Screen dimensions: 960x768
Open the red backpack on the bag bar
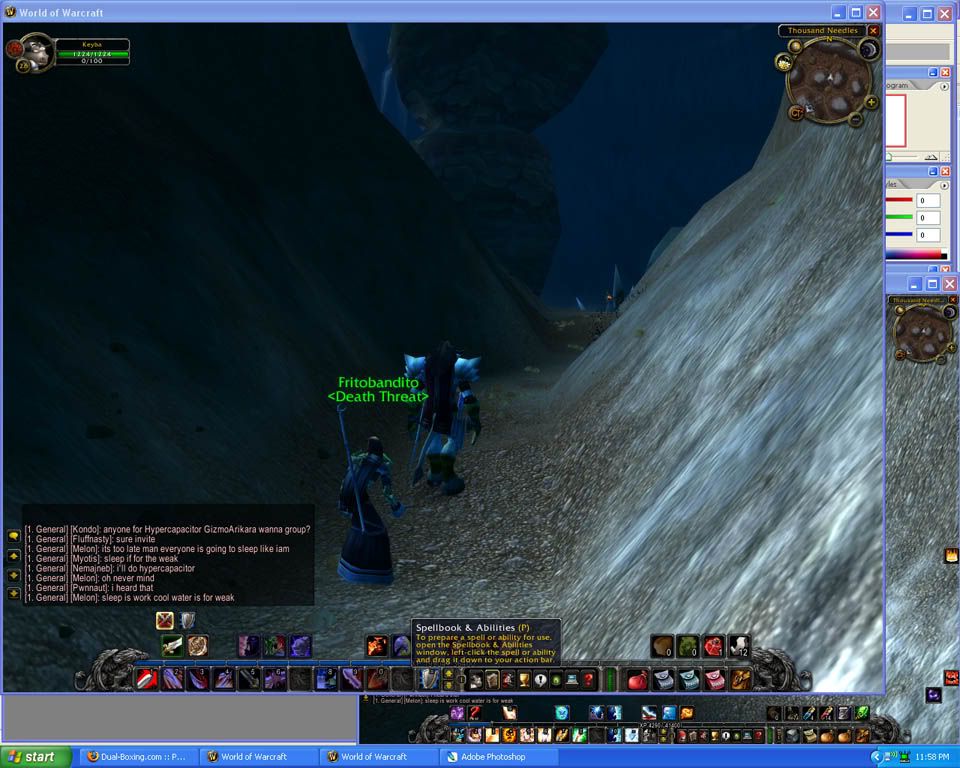pyautogui.click(x=637, y=680)
